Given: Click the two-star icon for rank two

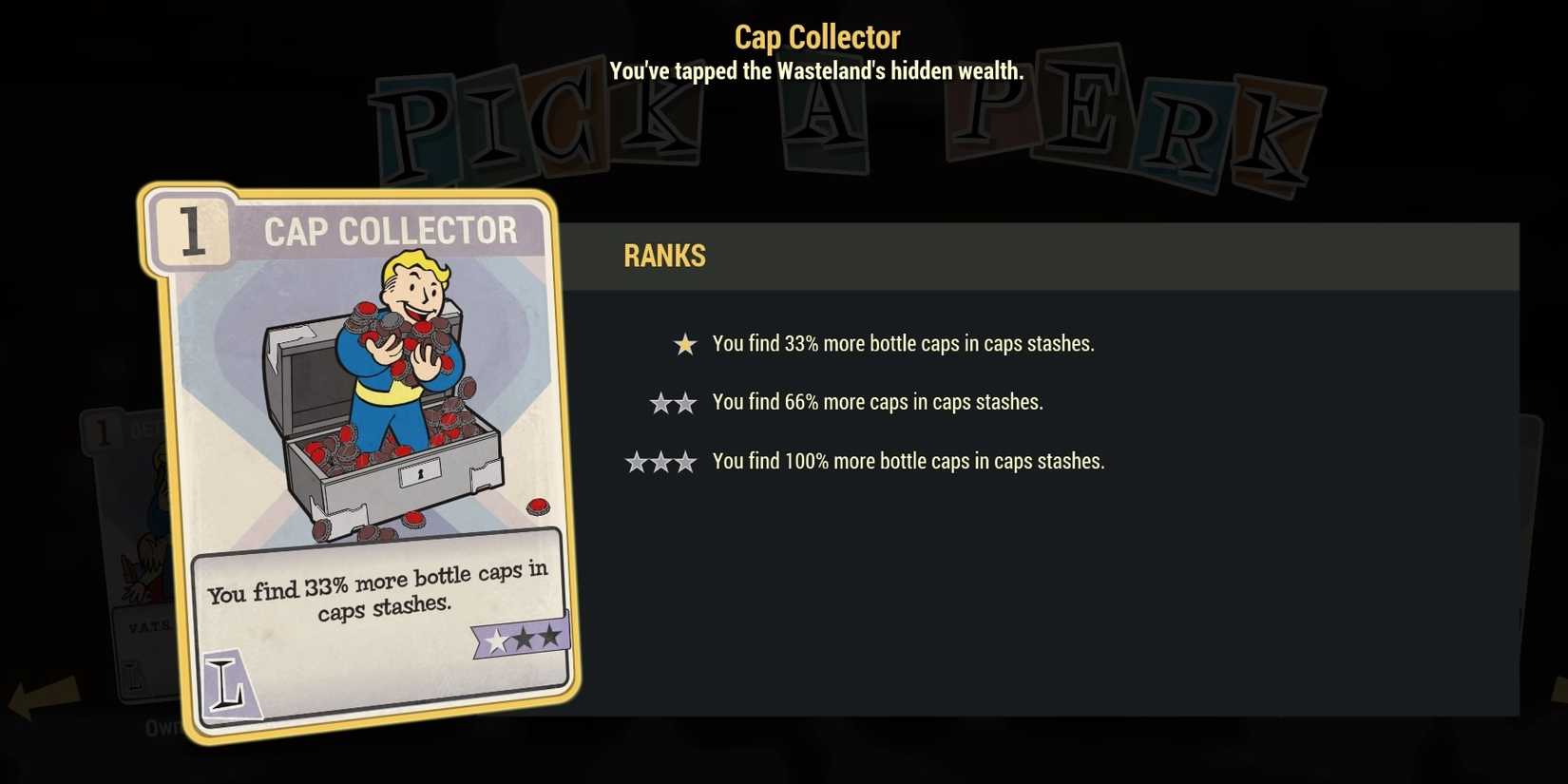Looking at the screenshot, I should click(672, 402).
